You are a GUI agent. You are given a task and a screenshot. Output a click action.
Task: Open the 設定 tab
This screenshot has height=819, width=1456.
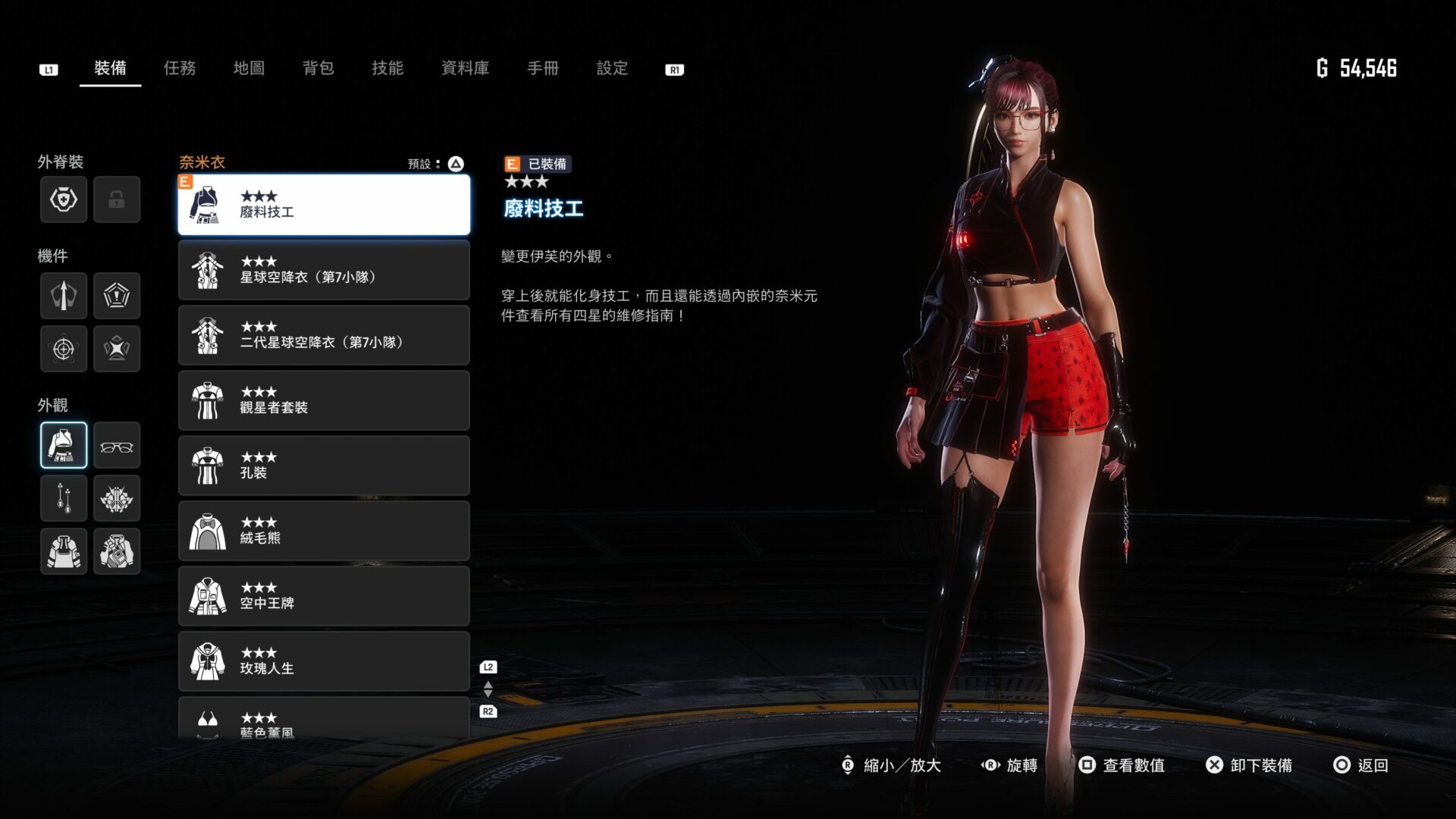tap(612, 68)
